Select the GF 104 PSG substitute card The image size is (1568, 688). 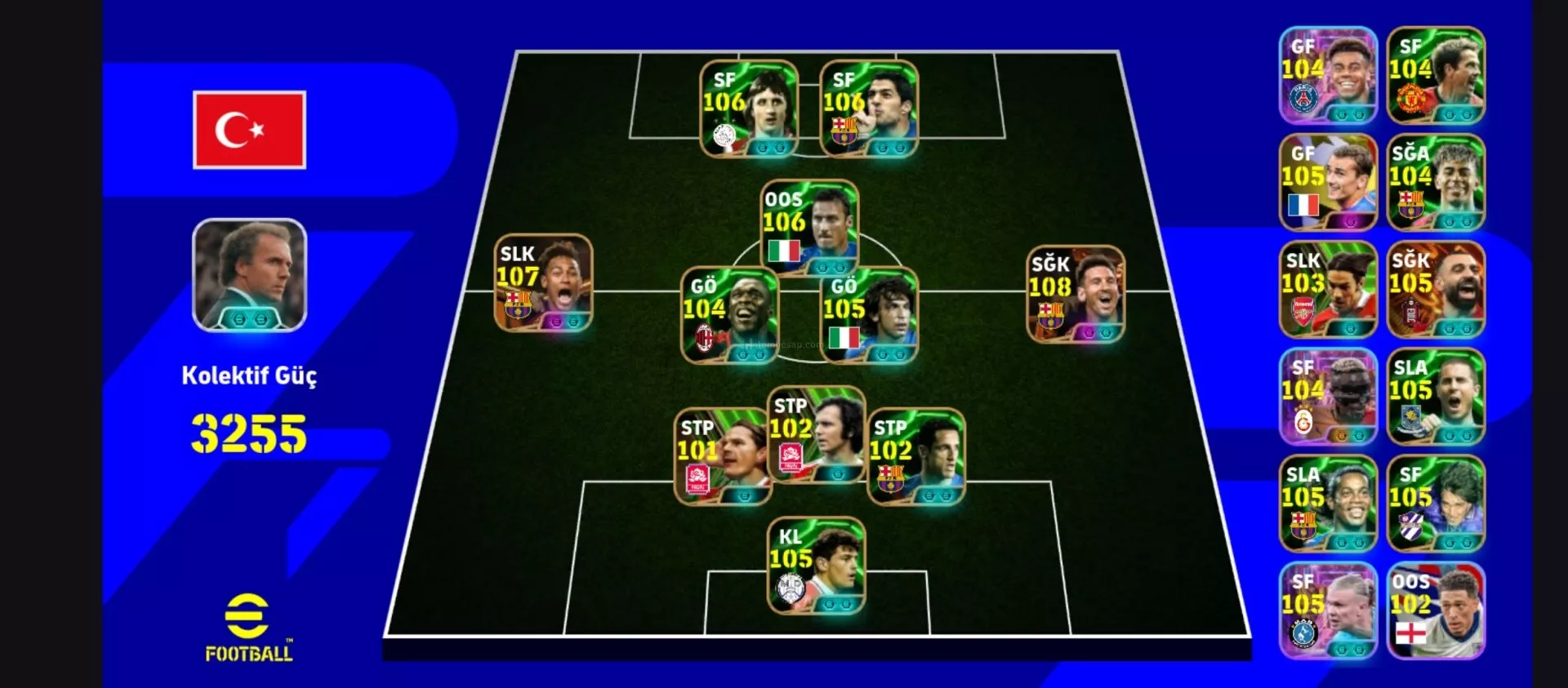click(x=1328, y=75)
